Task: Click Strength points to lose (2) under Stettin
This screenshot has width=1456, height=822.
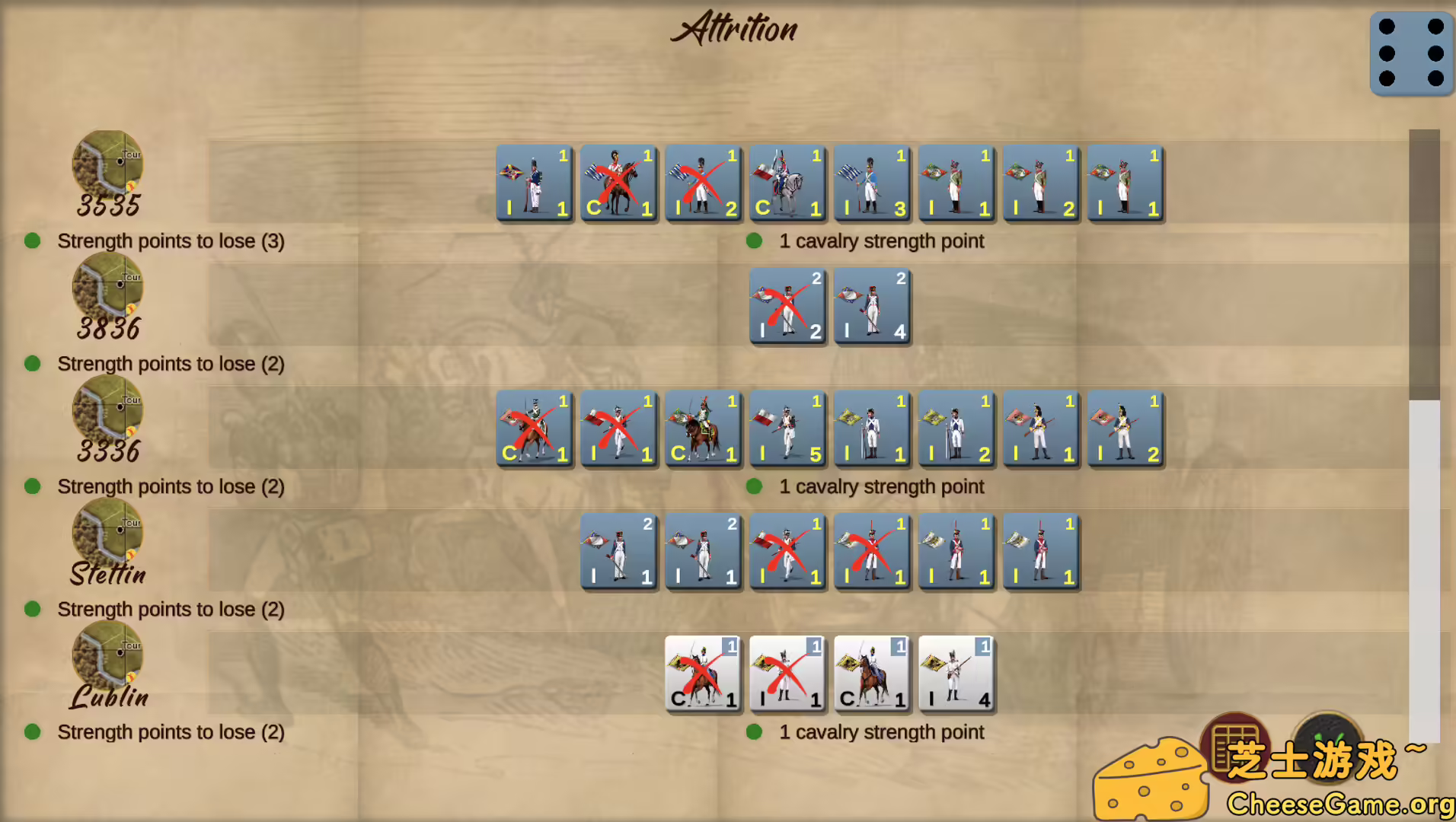Action: pyautogui.click(x=171, y=609)
